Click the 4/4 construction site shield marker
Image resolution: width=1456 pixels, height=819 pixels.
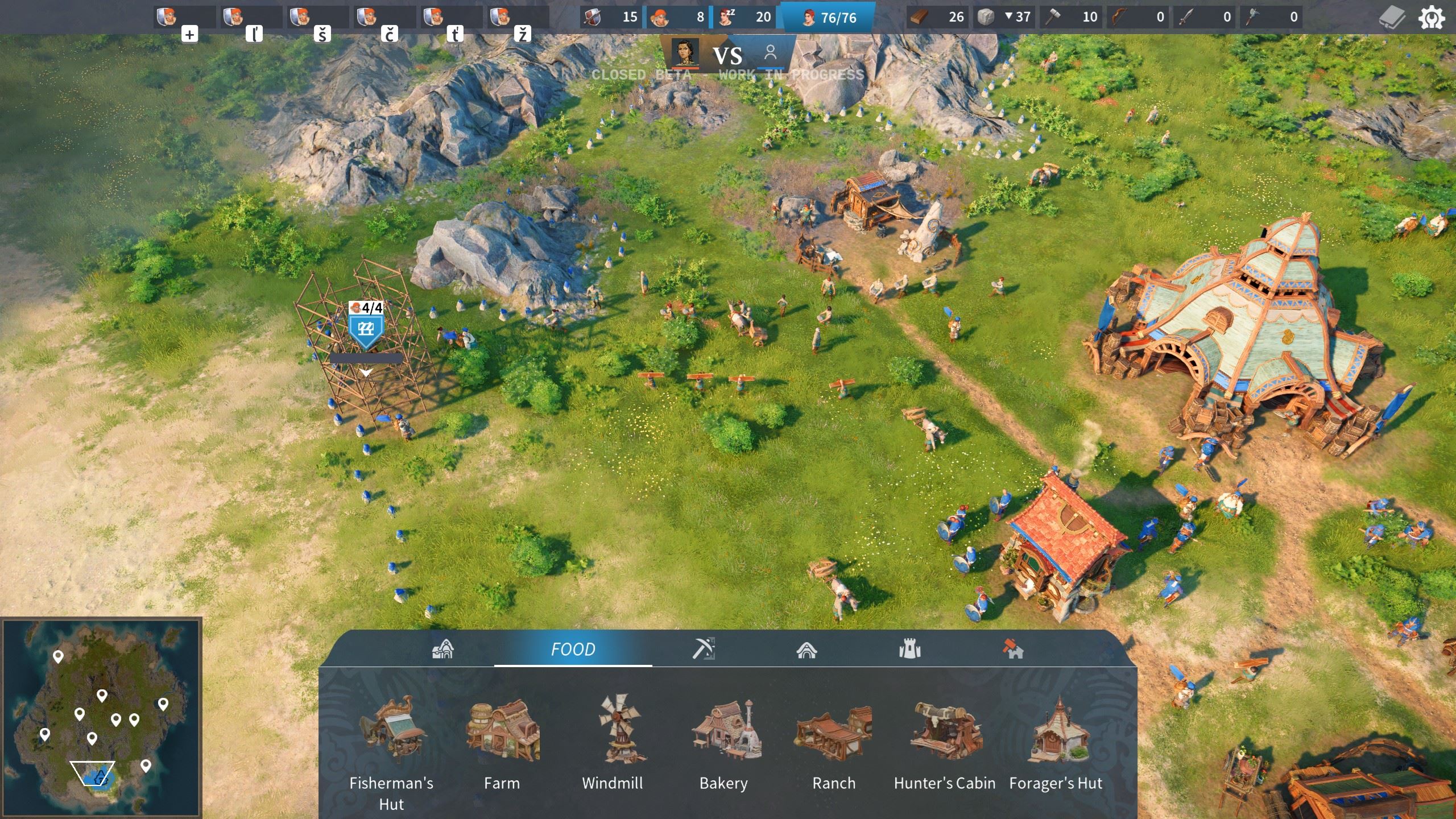click(366, 328)
